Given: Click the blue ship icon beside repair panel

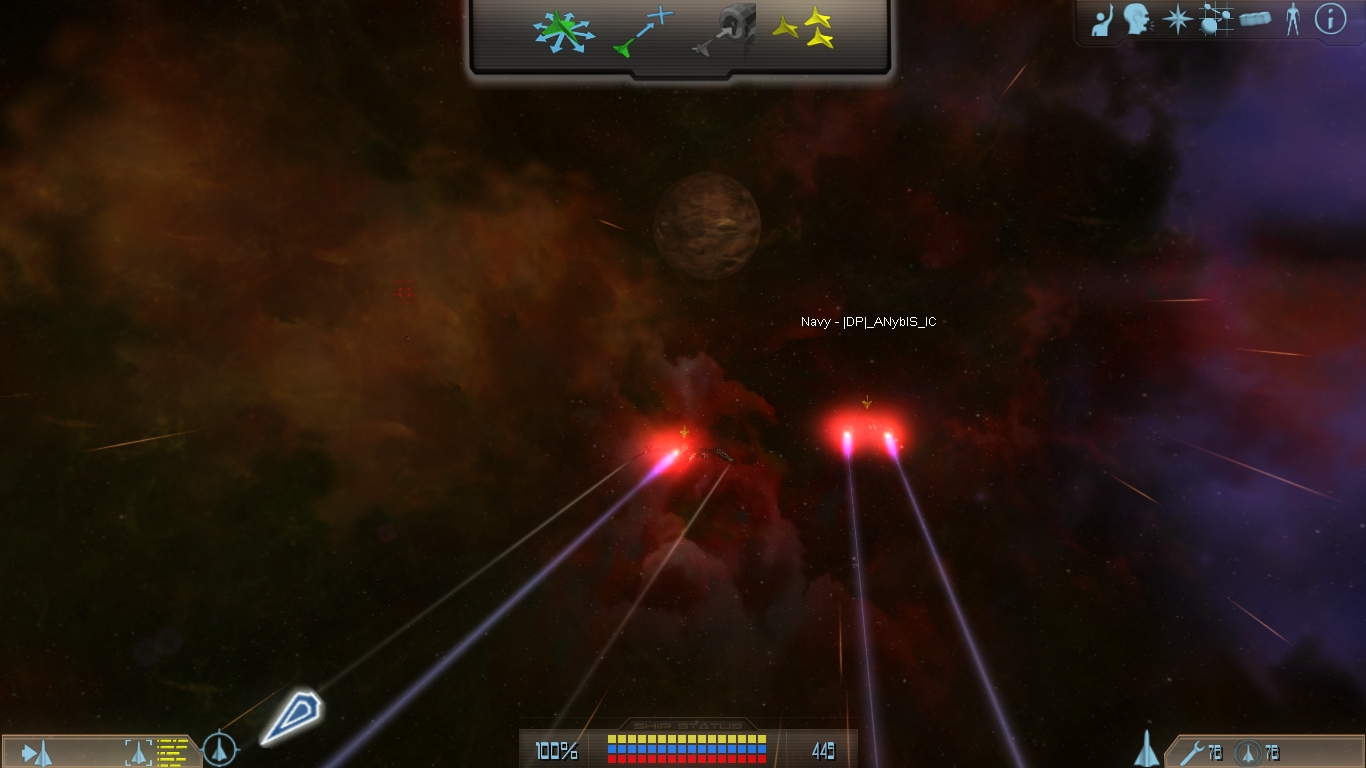Looking at the screenshot, I should point(1146,748).
